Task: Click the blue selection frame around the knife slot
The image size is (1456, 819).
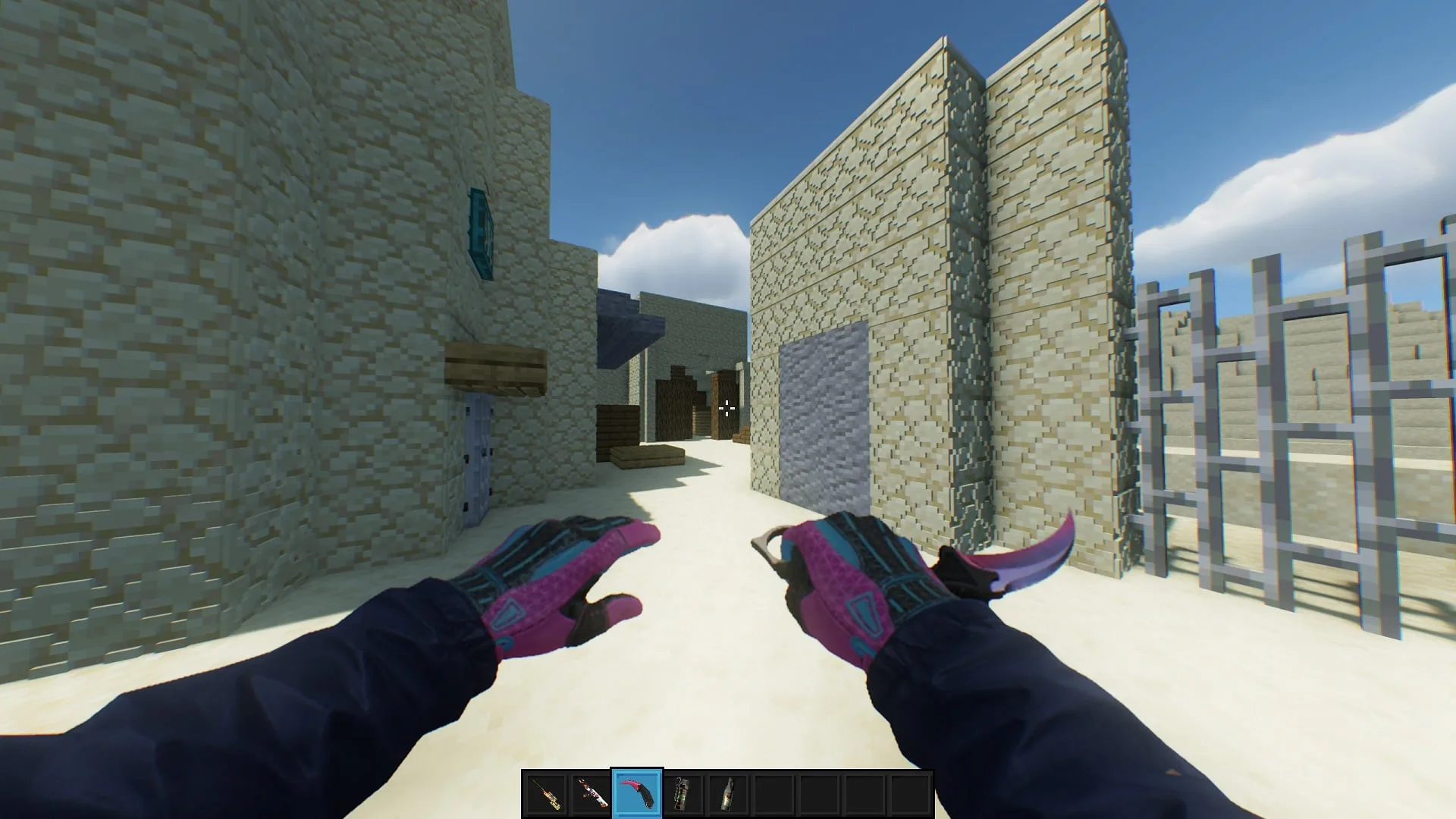Action: coord(637,770)
